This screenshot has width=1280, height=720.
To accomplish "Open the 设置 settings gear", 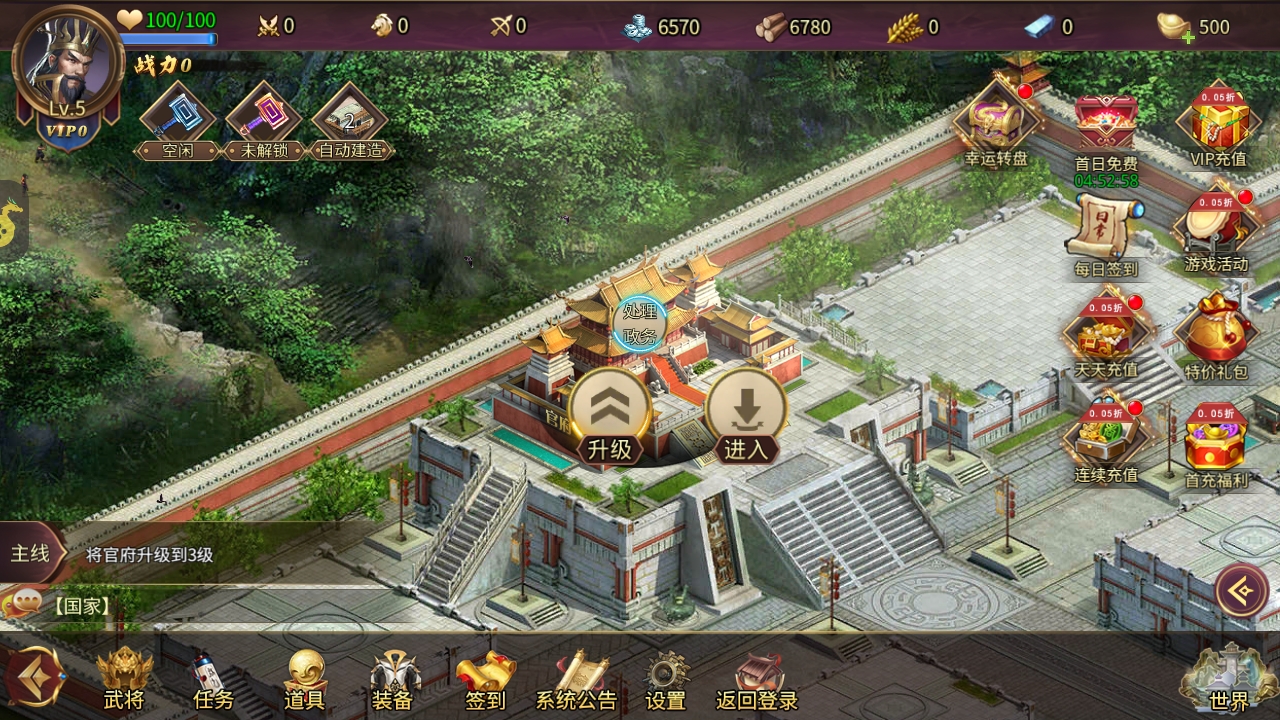I will [666, 680].
